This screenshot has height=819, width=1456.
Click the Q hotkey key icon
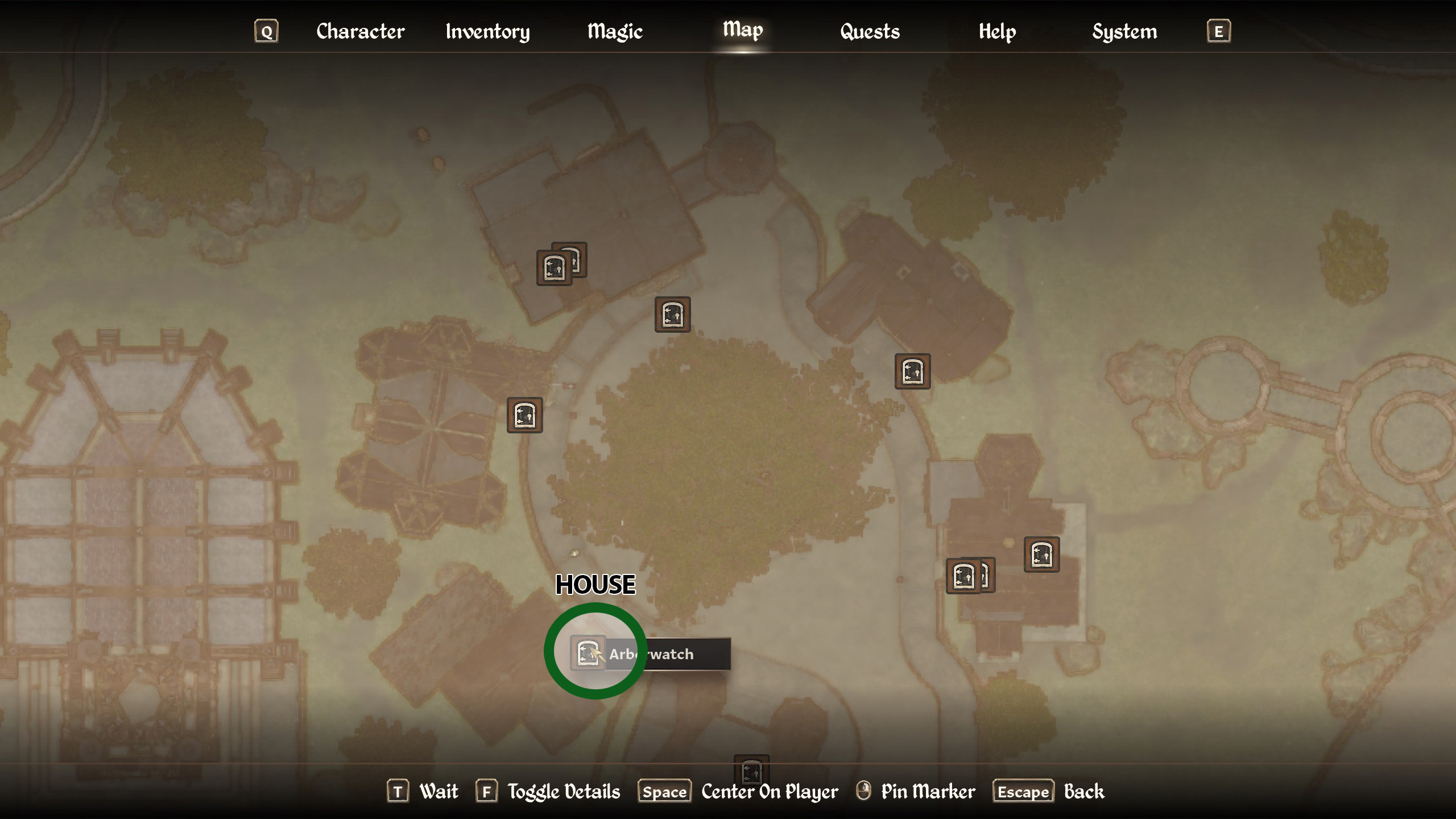[x=266, y=31]
